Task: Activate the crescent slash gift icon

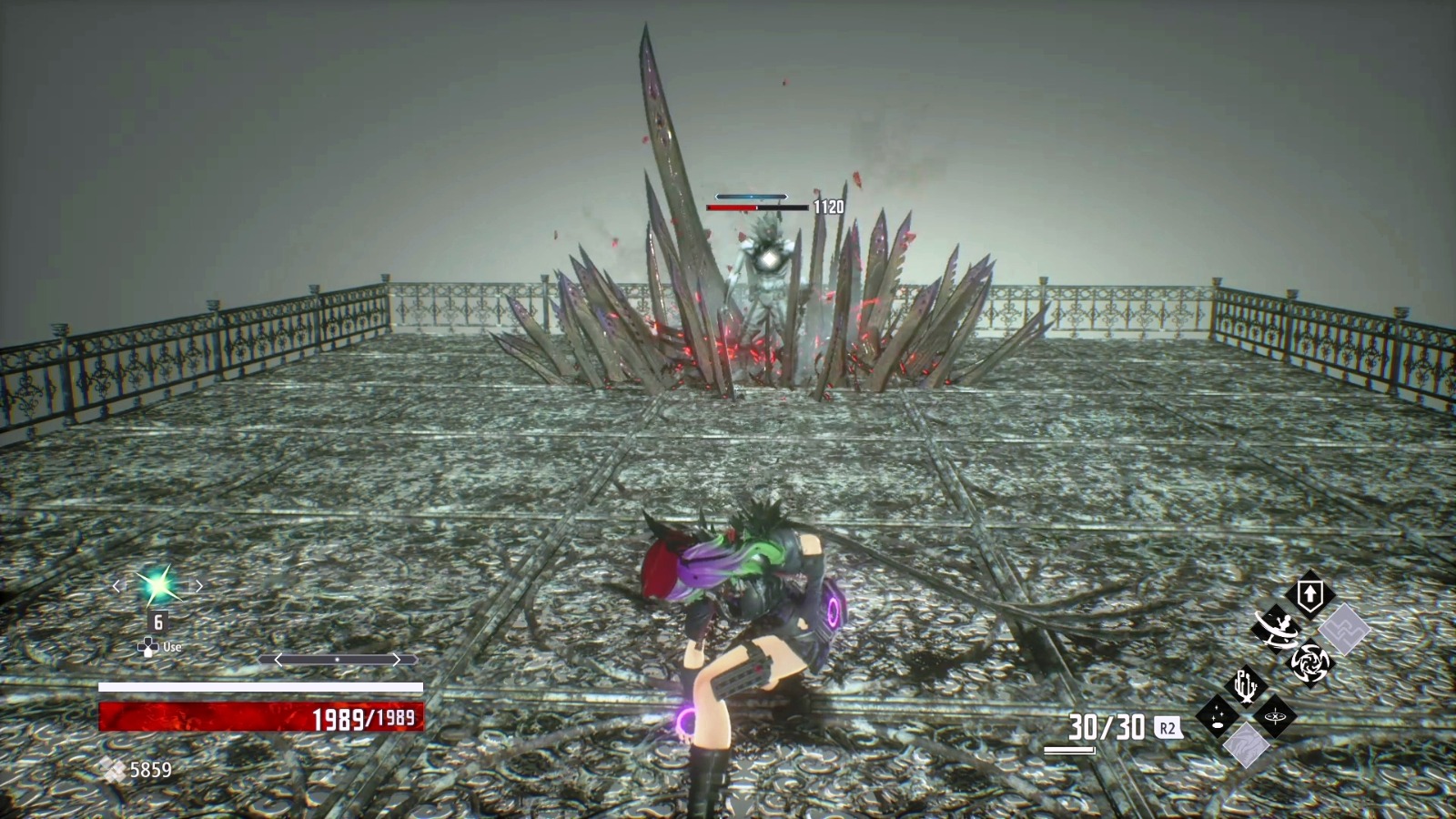Action: point(1277,630)
